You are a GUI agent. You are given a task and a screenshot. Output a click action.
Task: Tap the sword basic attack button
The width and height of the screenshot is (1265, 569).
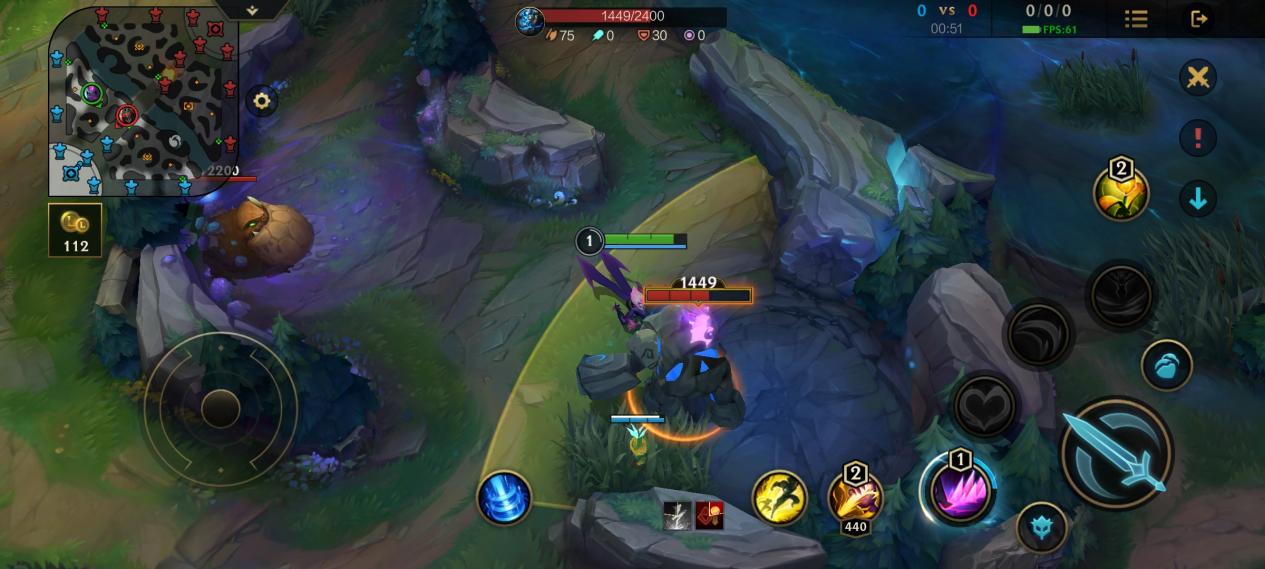tap(1116, 451)
